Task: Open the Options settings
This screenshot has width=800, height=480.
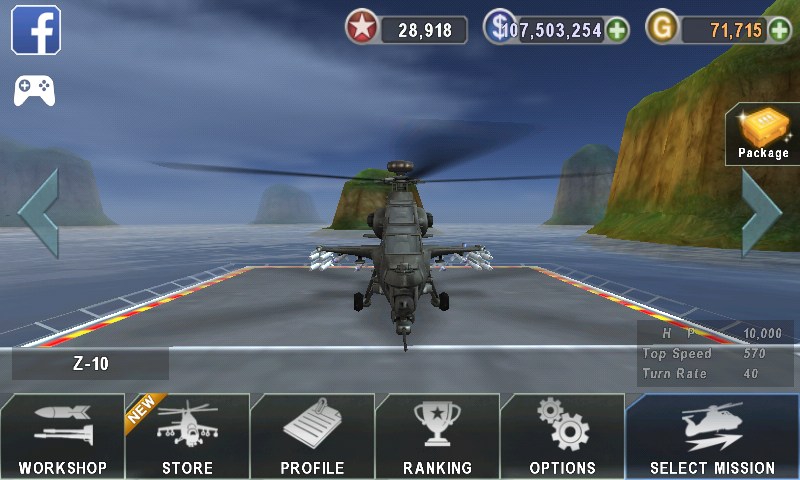Action: (x=562, y=436)
